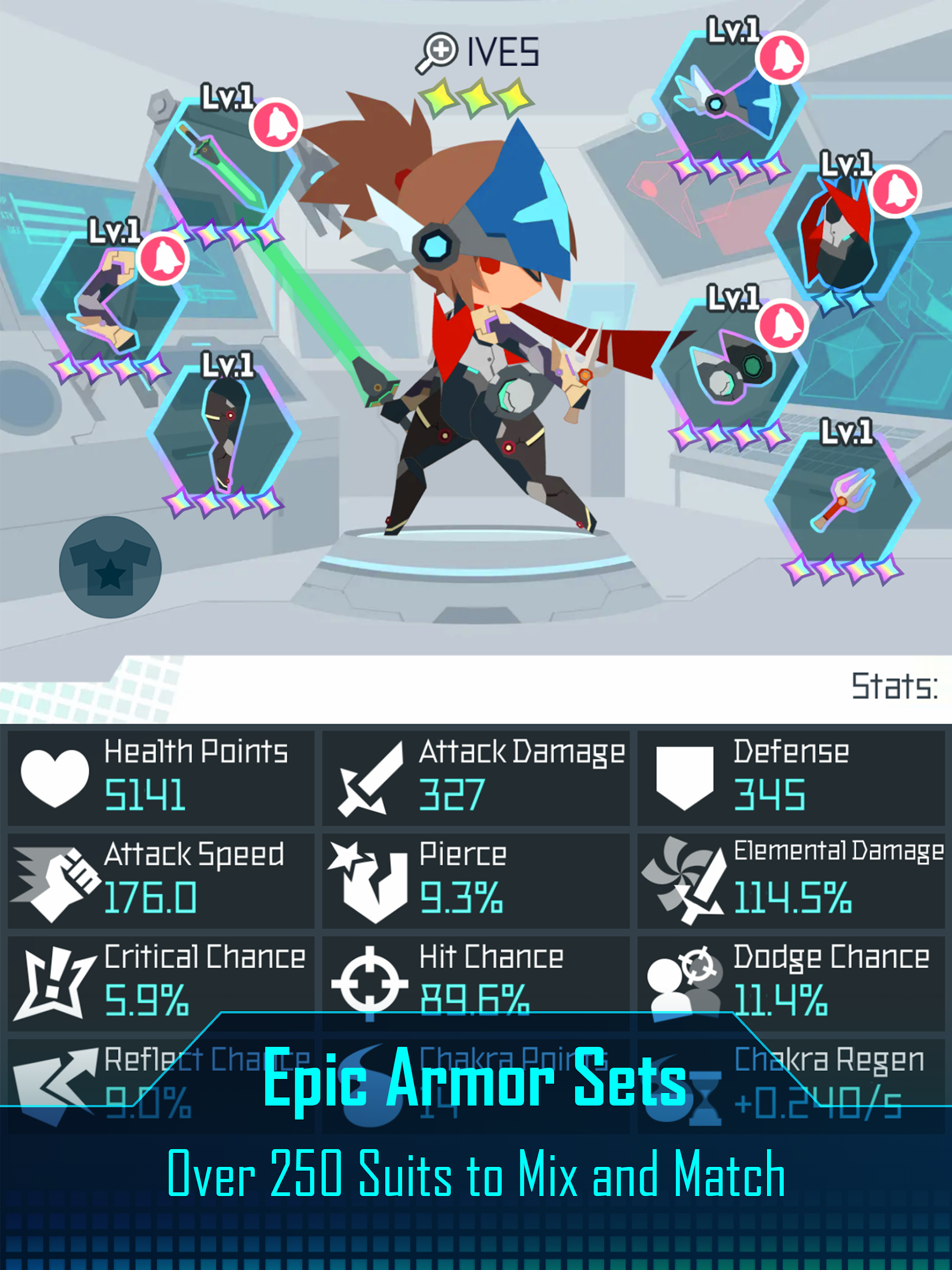Tap the bell notification on sword slot
The width and height of the screenshot is (952, 1270).
pyautogui.click(x=276, y=124)
